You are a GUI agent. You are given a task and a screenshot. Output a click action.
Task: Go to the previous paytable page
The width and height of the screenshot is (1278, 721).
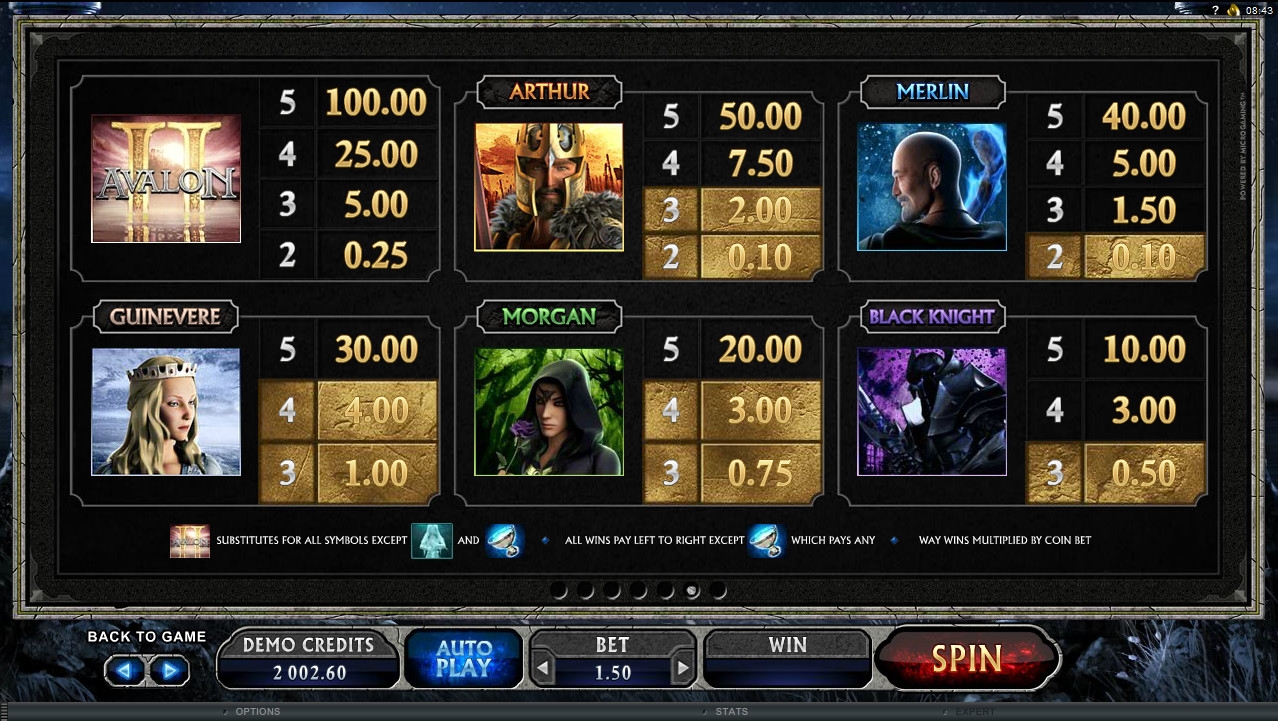[127, 670]
